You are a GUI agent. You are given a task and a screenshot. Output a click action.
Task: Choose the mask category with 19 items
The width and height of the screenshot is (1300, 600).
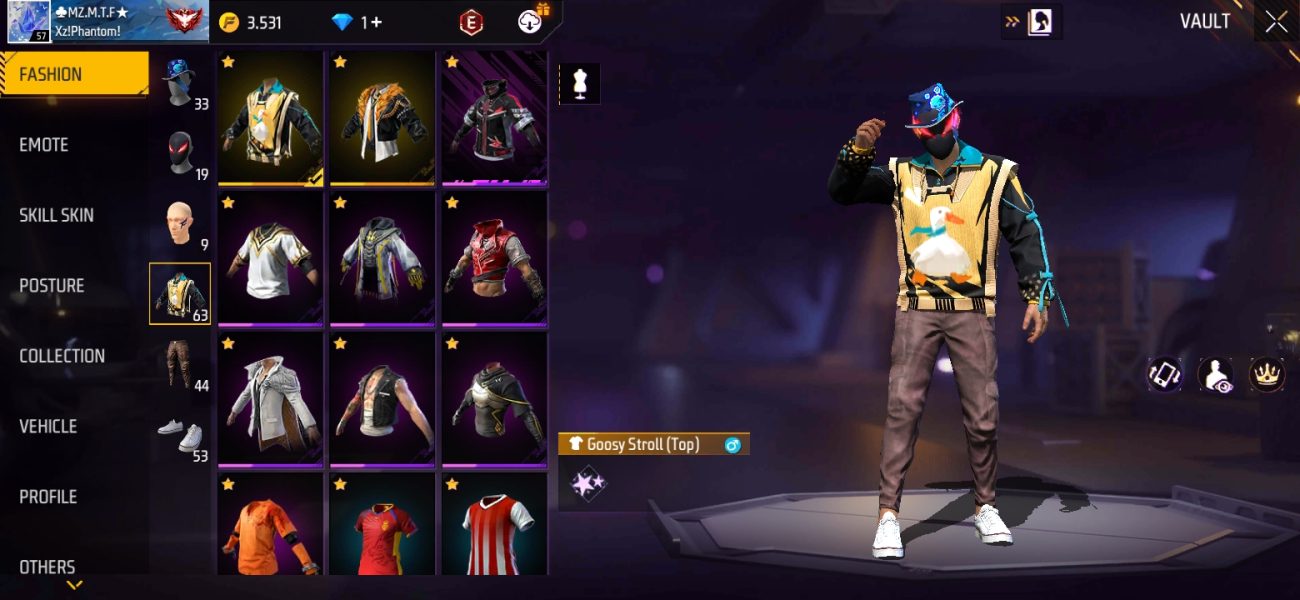pyautogui.click(x=180, y=154)
